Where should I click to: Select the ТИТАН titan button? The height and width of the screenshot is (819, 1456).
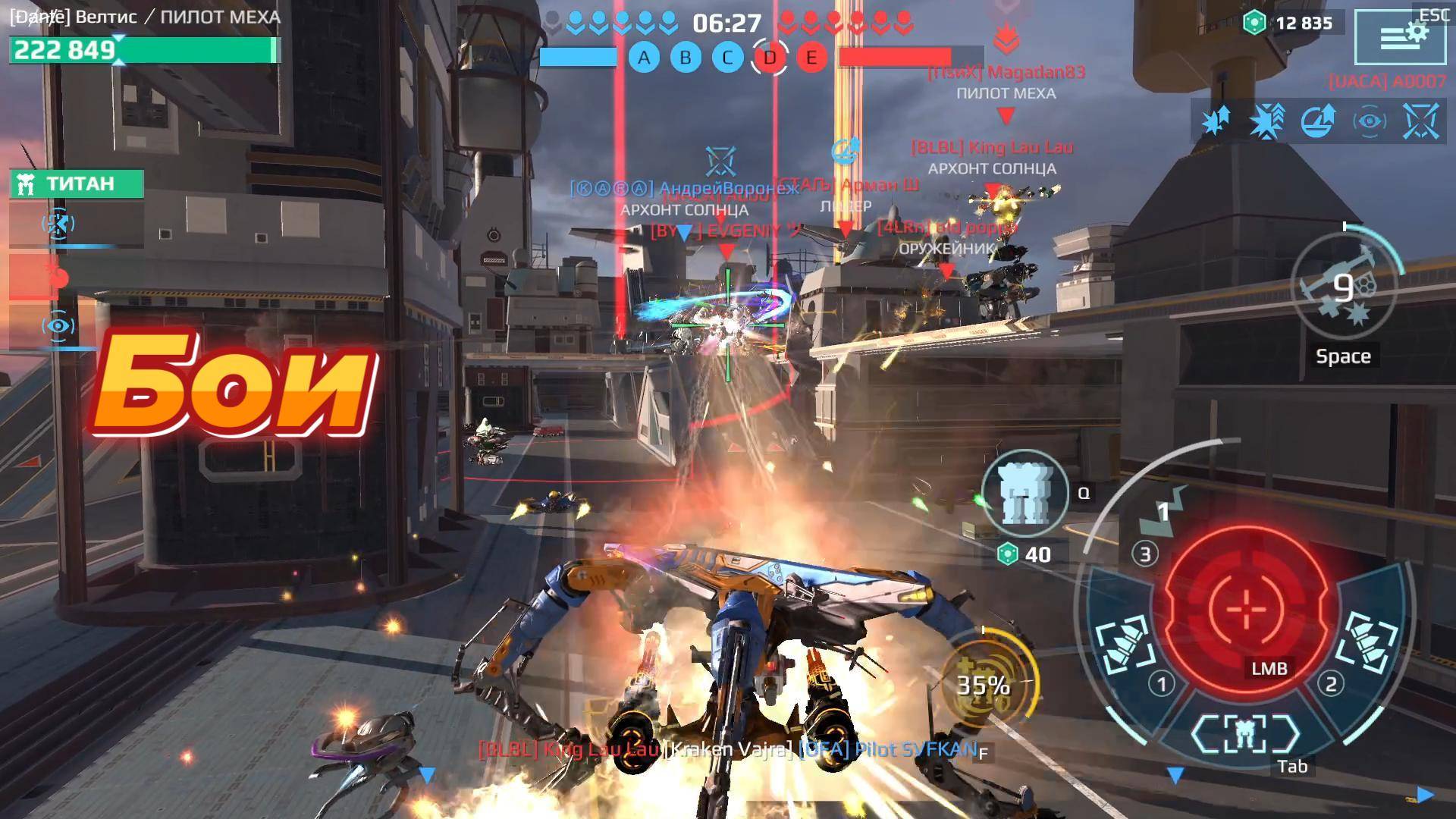pos(77,184)
